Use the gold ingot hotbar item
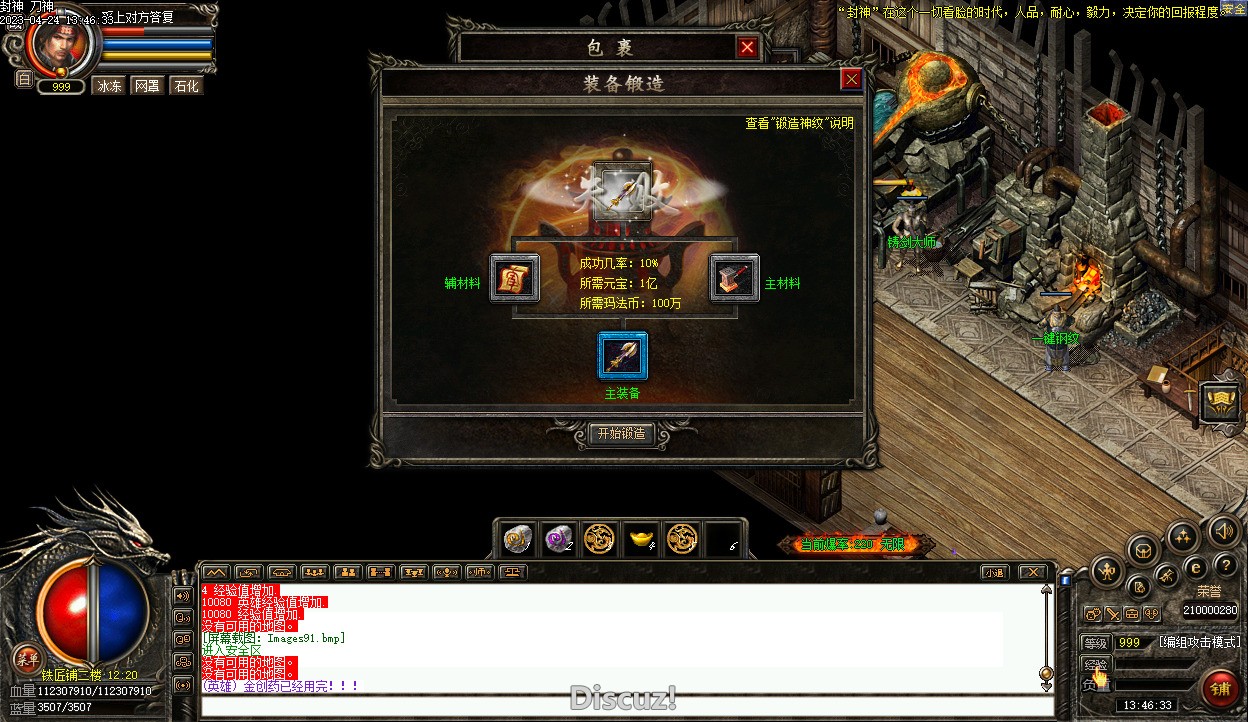The height and width of the screenshot is (722, 1248). (640, 540)
